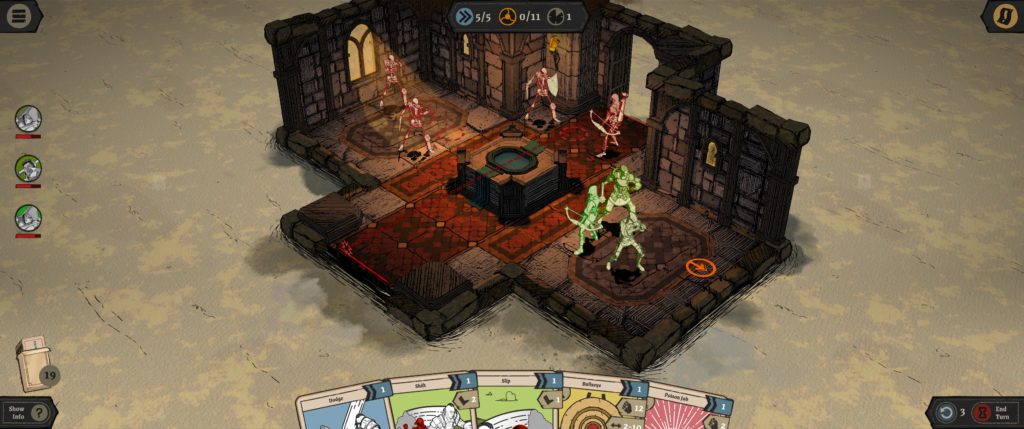Open the hamburger main menu
The image size is (1024, 429).
point(19,15)
